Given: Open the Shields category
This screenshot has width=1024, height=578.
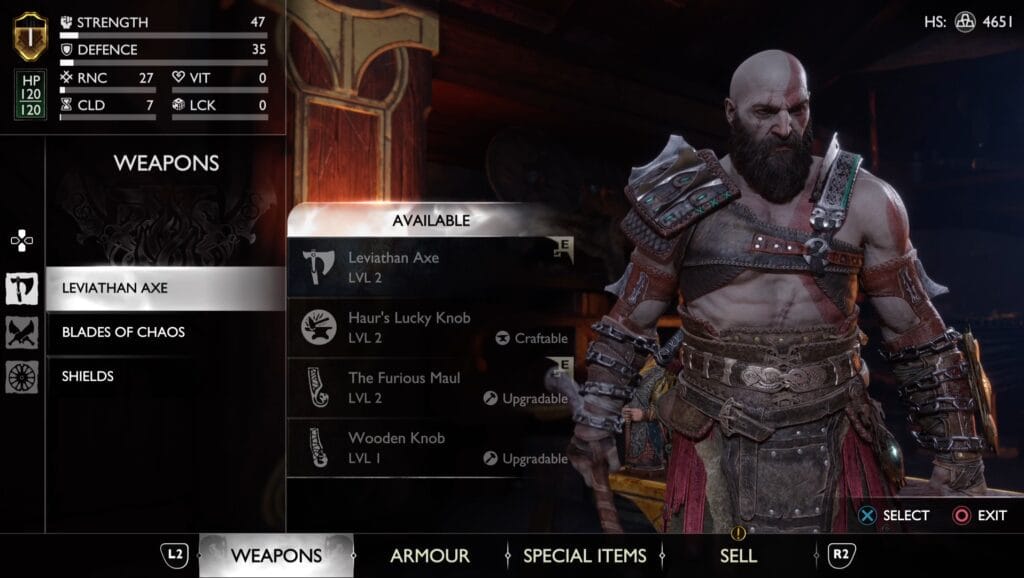Looking at the screenshot, I should 165,376.
